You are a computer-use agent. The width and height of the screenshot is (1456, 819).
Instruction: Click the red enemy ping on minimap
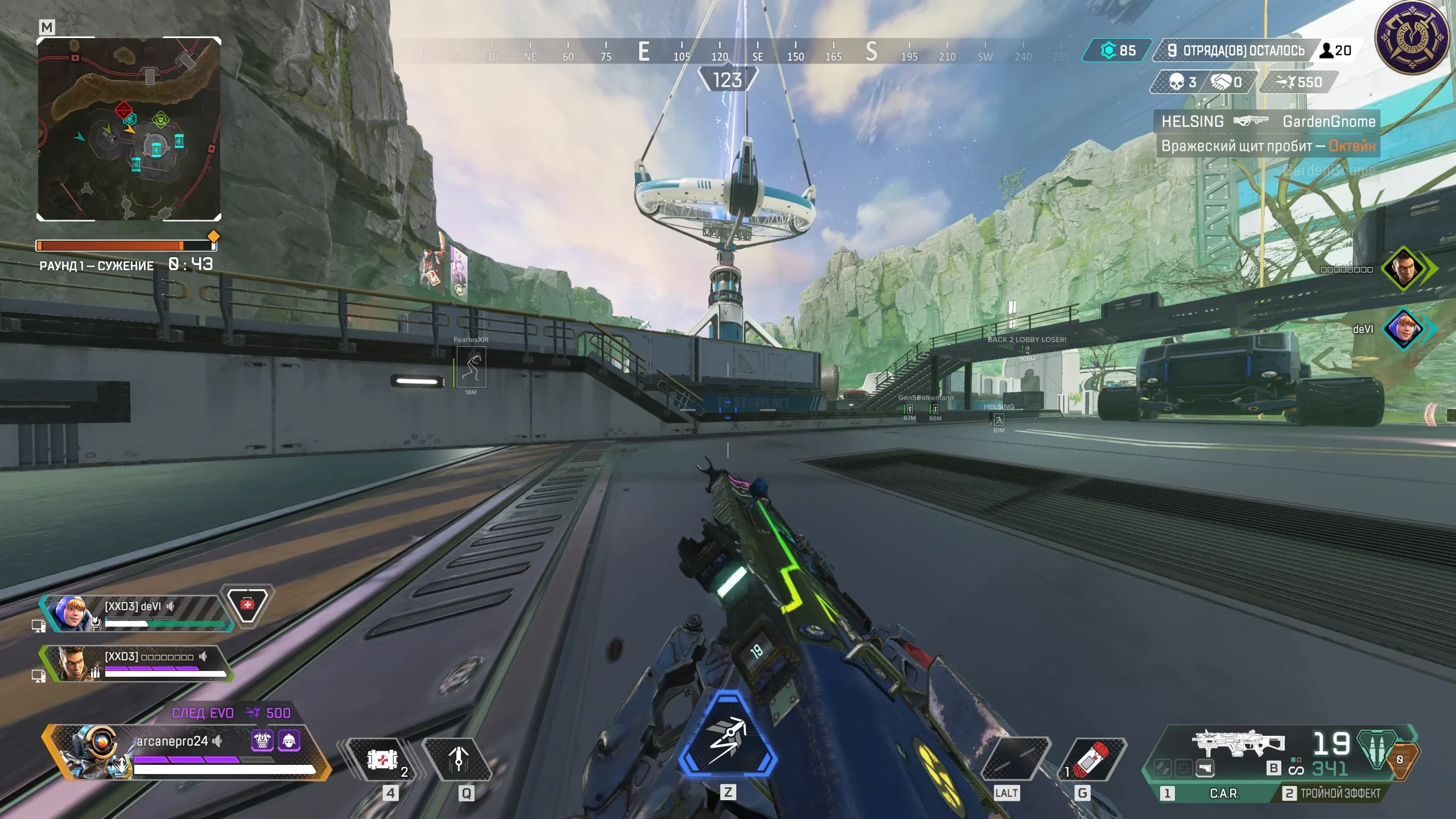tap(123, 110)
